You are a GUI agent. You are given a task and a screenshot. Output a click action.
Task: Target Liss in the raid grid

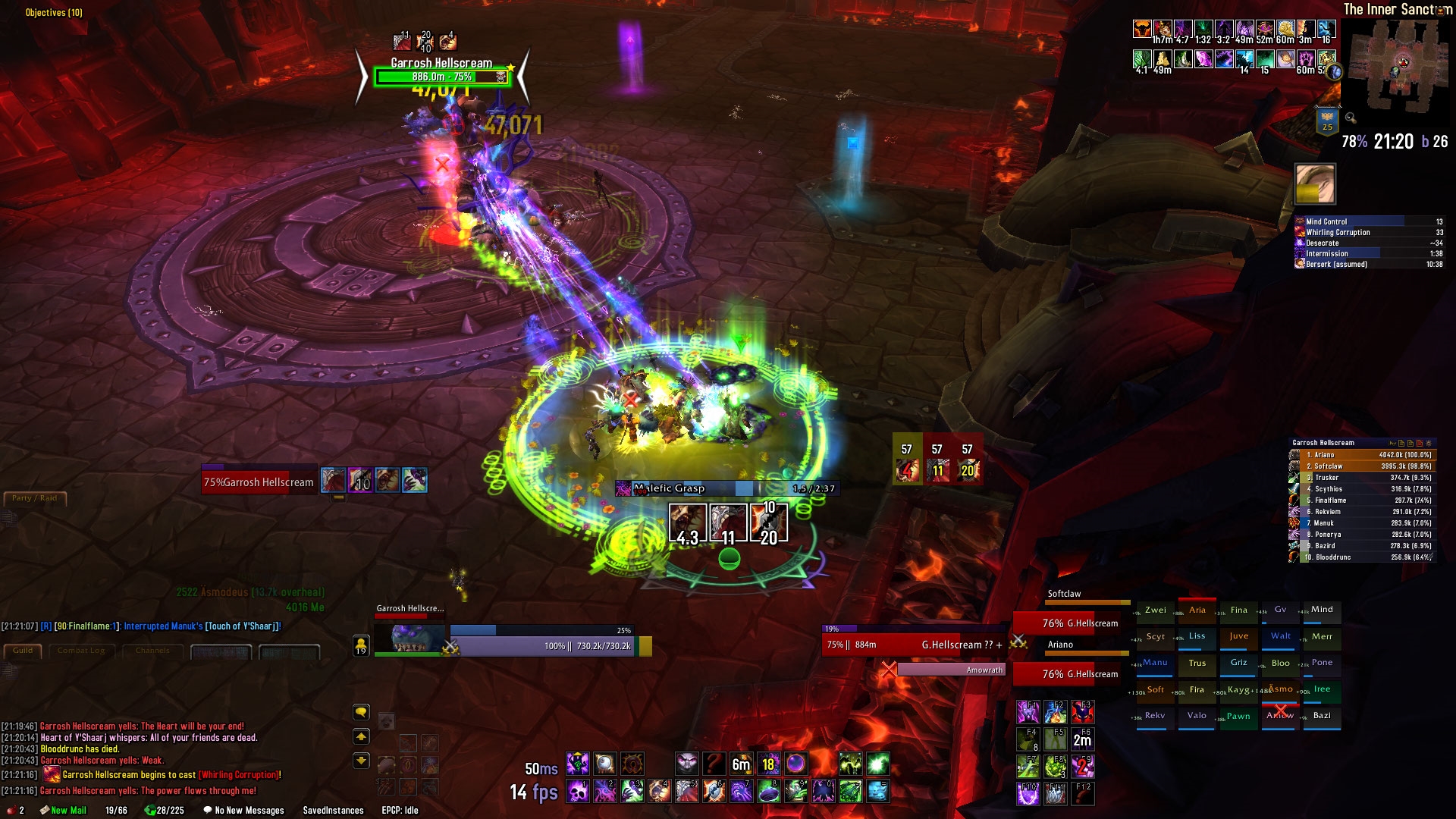click(1197, 637)
